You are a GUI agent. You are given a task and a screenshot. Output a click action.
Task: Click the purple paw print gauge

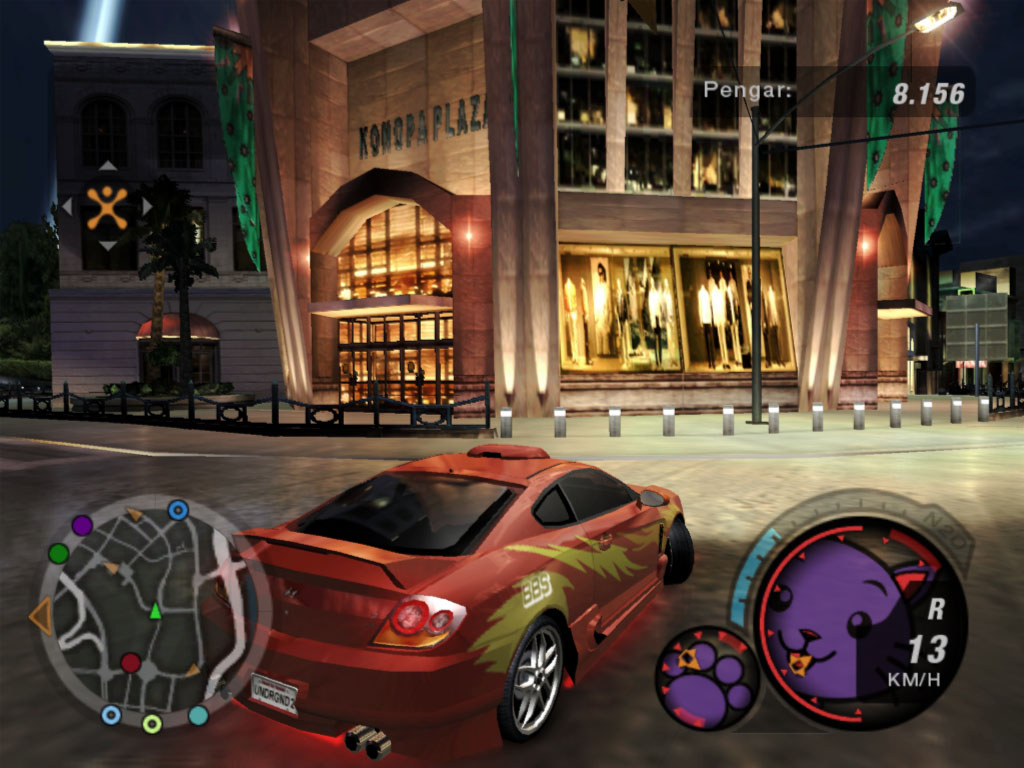(708, 677)
